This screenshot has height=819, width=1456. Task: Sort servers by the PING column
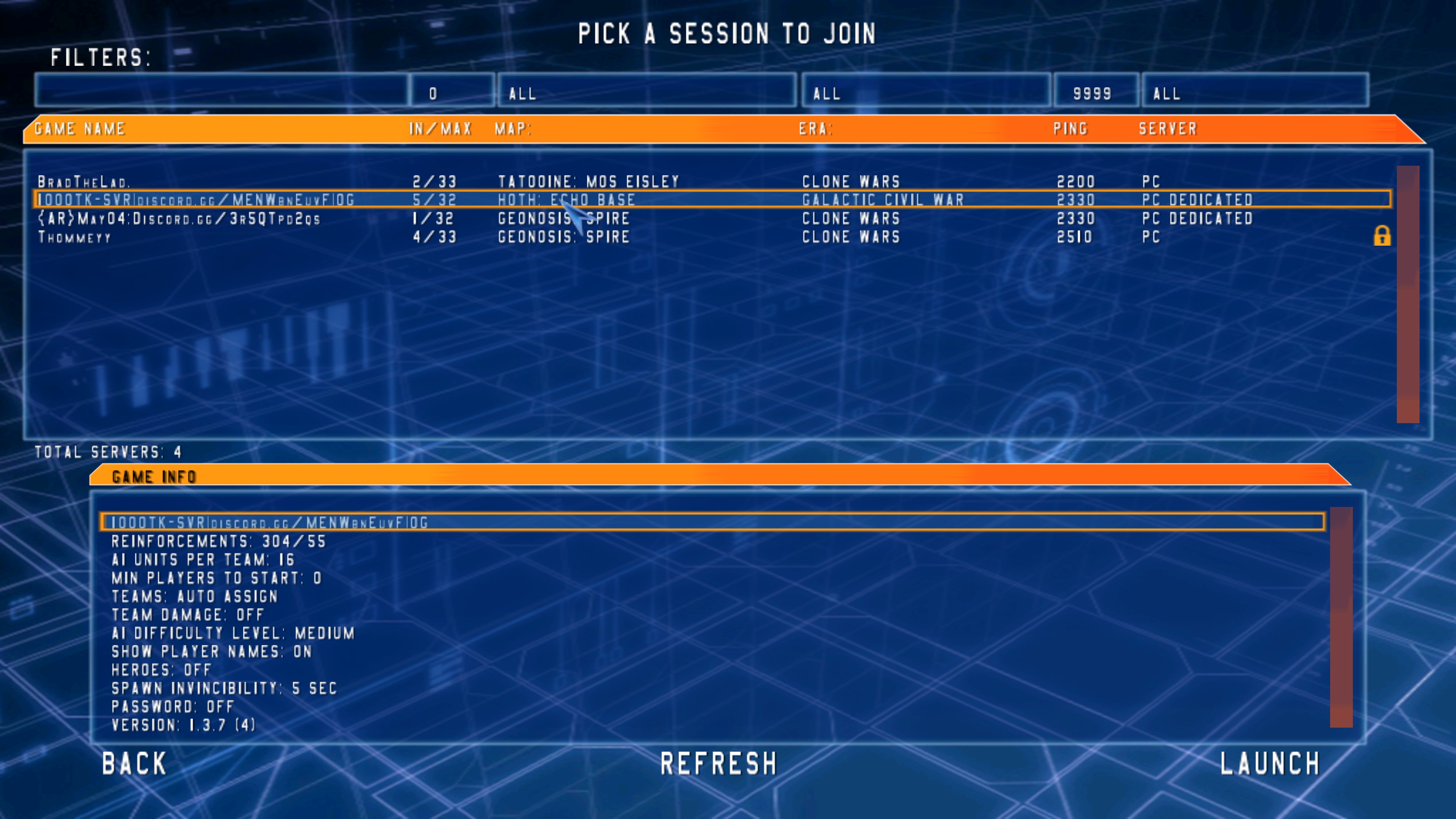click(x=1072, y=128)
